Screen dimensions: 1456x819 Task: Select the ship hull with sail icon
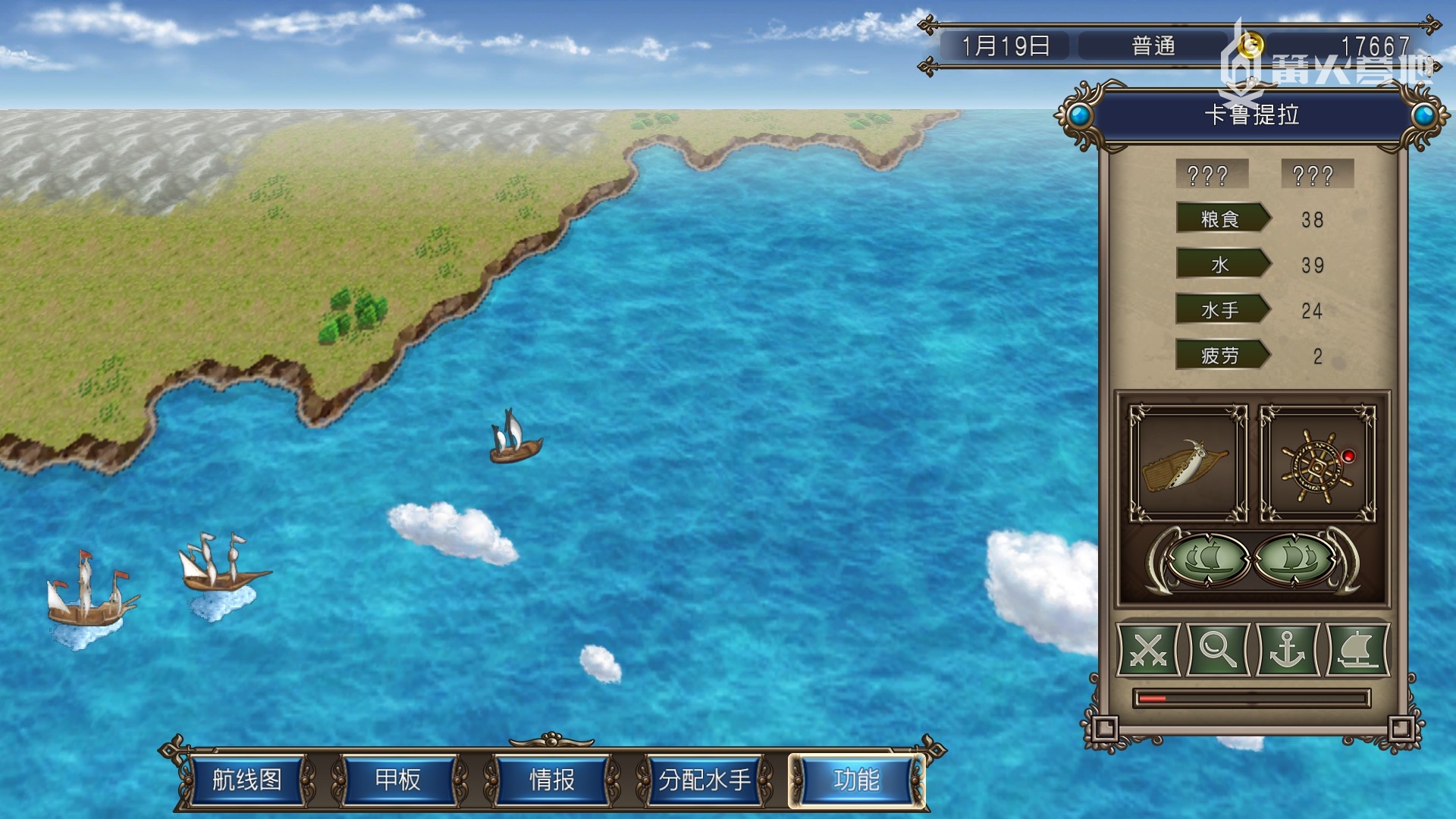click(1188, 464)
